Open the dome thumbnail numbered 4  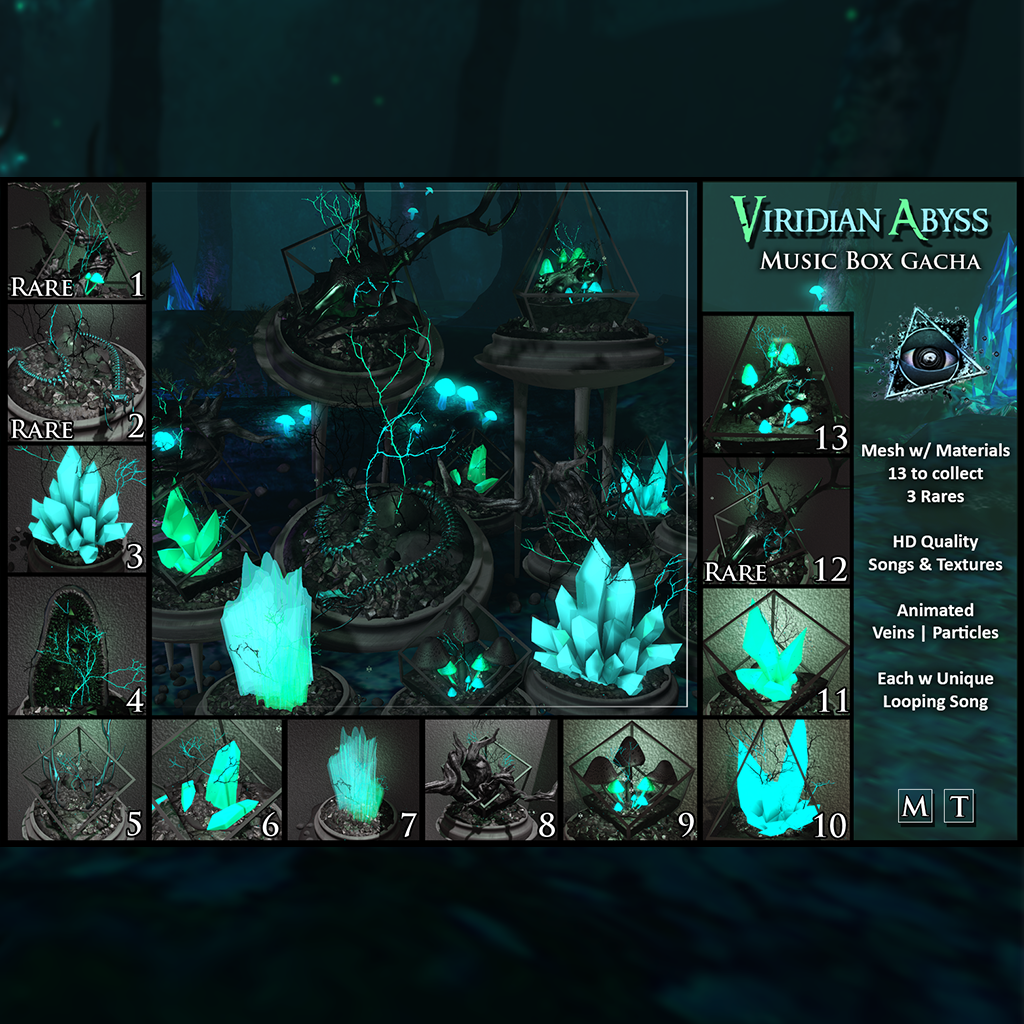[x=77, y=646]
